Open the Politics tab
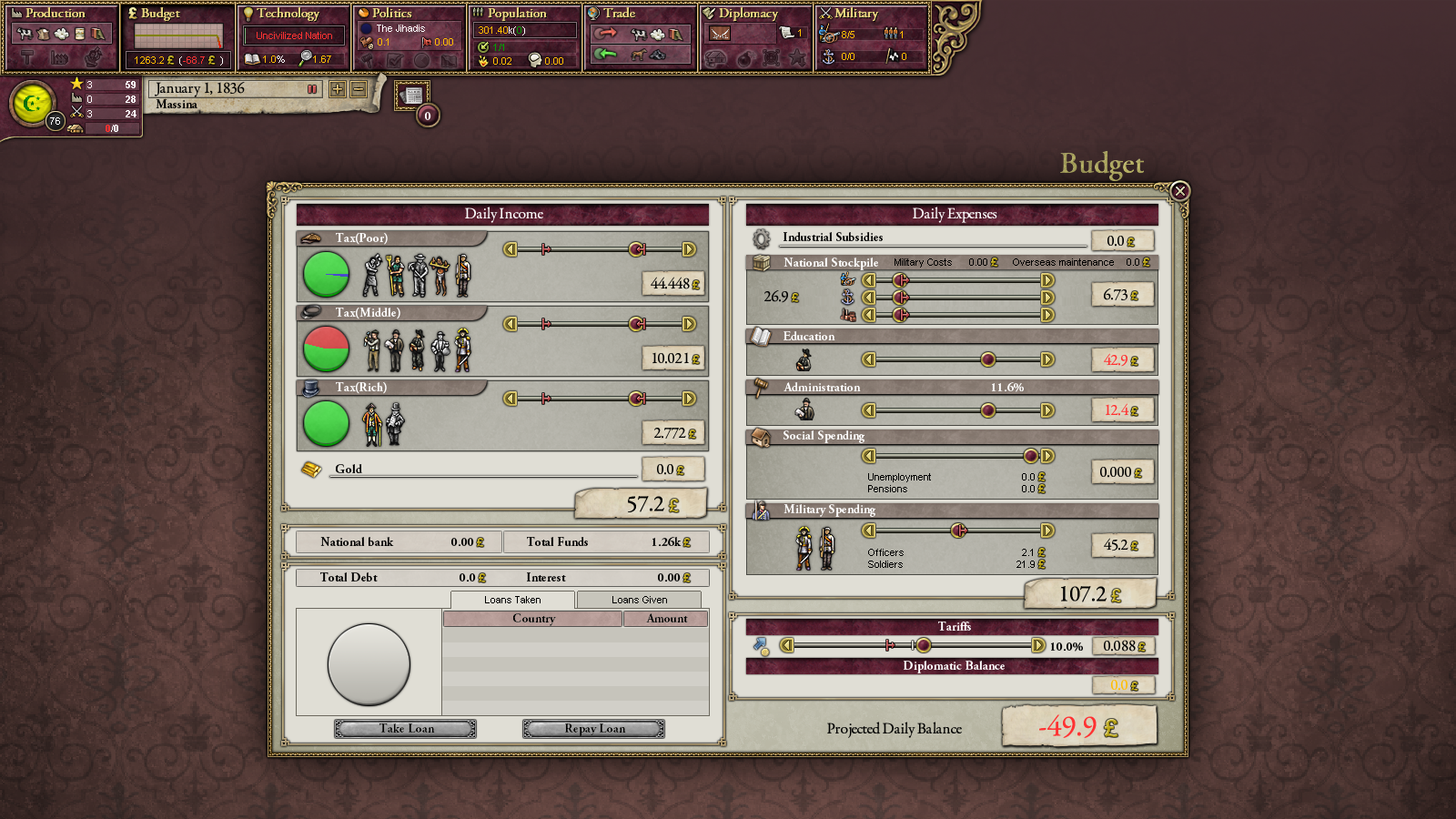Viewport: 1456px width, 819px height. click(391, 14)
